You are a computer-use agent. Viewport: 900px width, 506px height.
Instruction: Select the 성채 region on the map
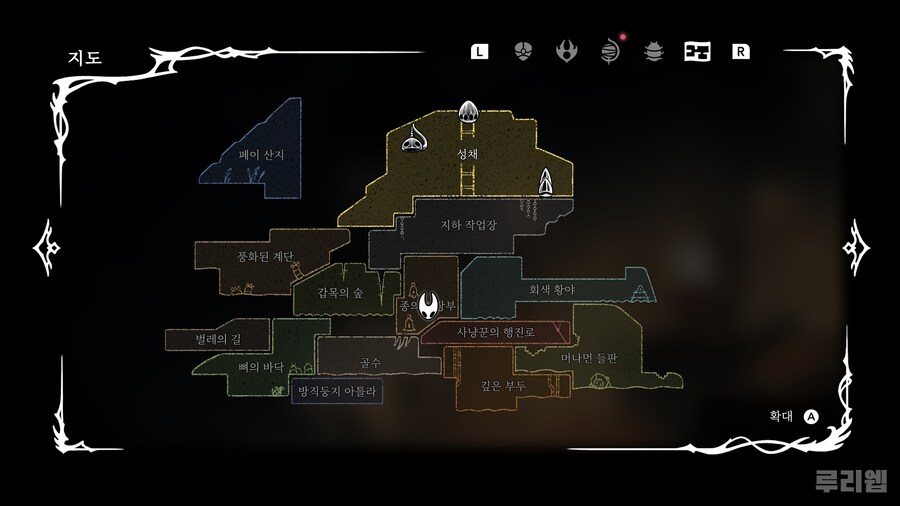tap(467, 154)
